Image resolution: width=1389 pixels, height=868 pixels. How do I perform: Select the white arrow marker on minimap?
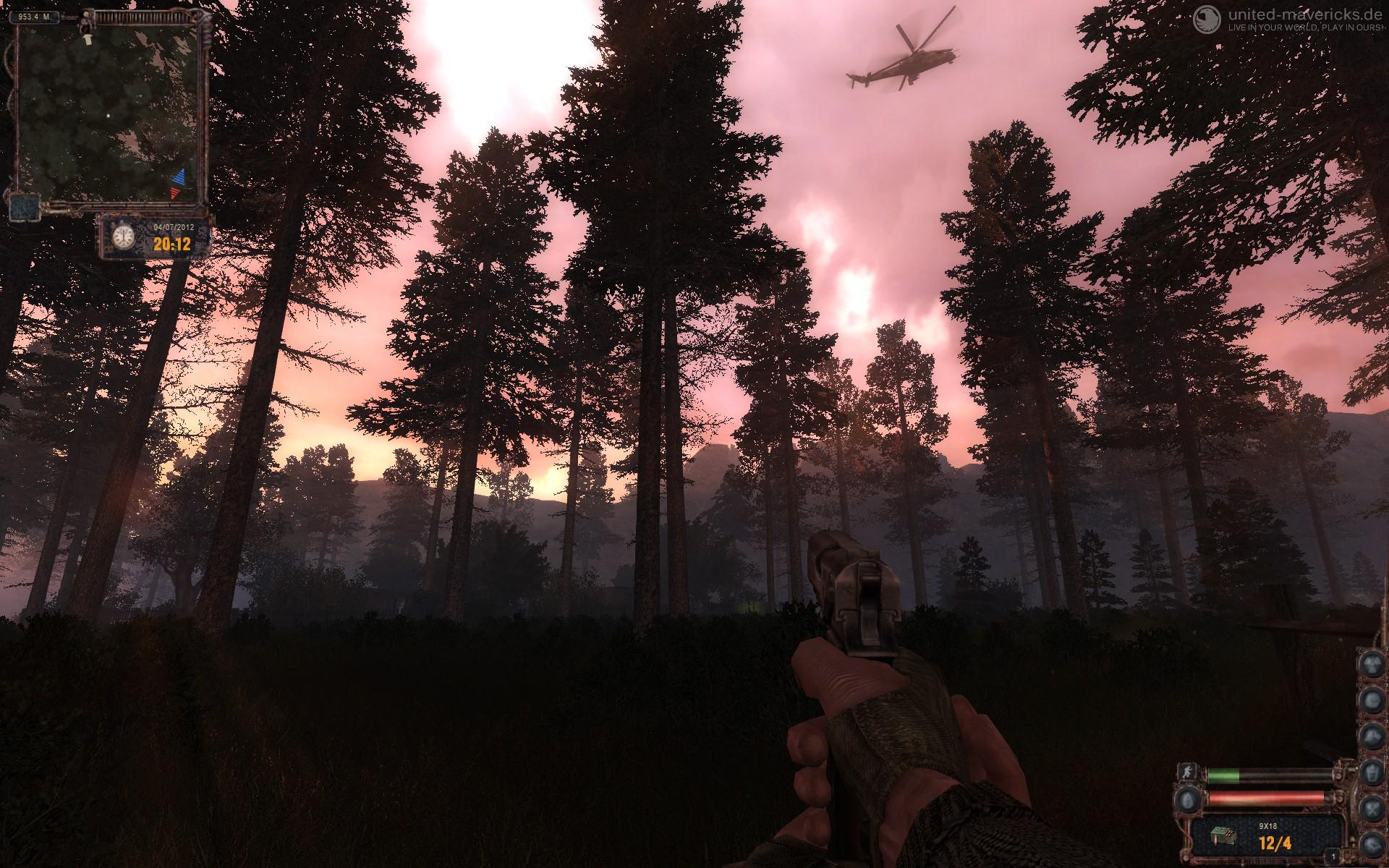pyautogui.click(x=88, y=39)
